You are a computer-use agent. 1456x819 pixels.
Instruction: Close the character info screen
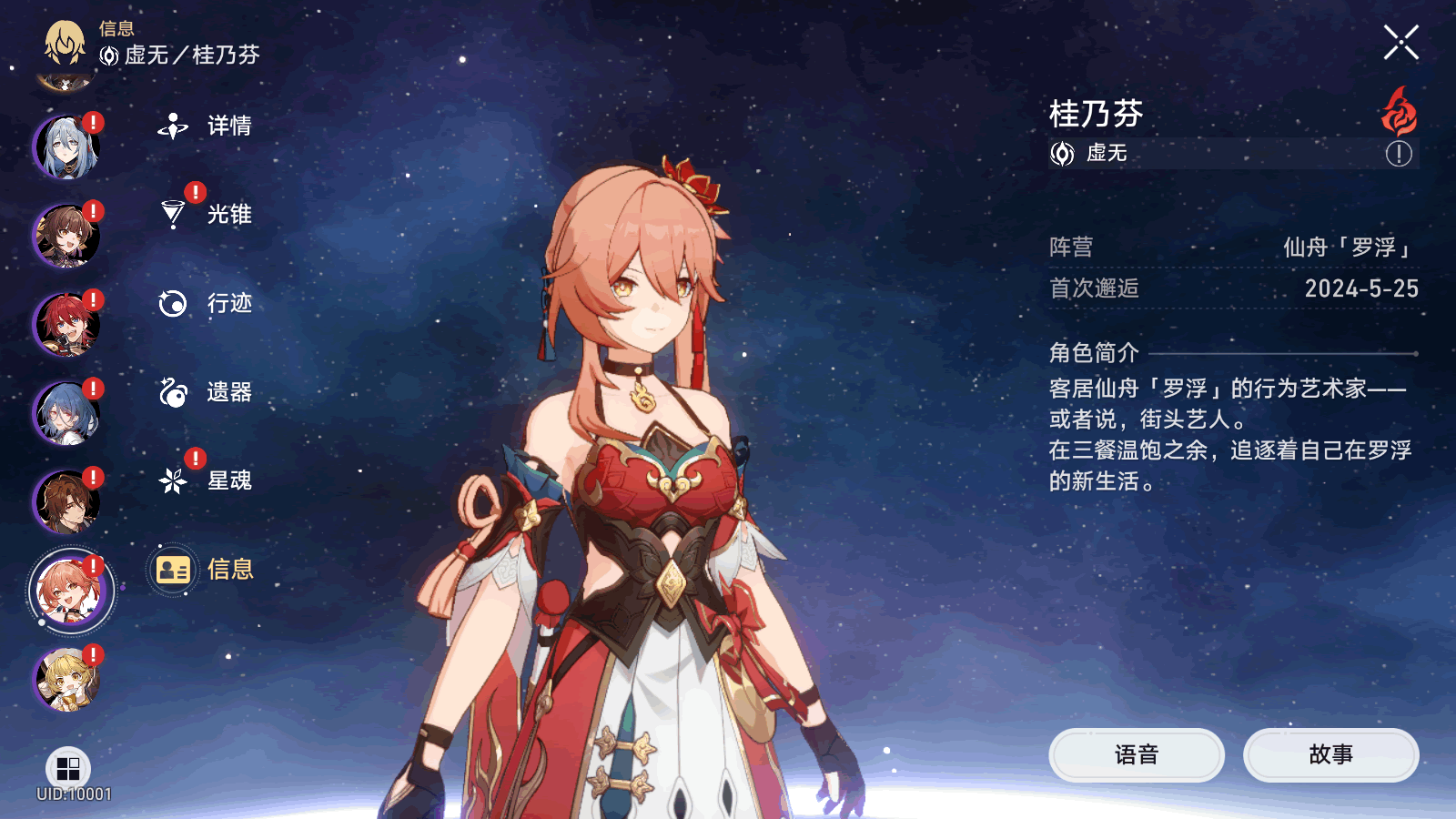[x=1400, y=43]
